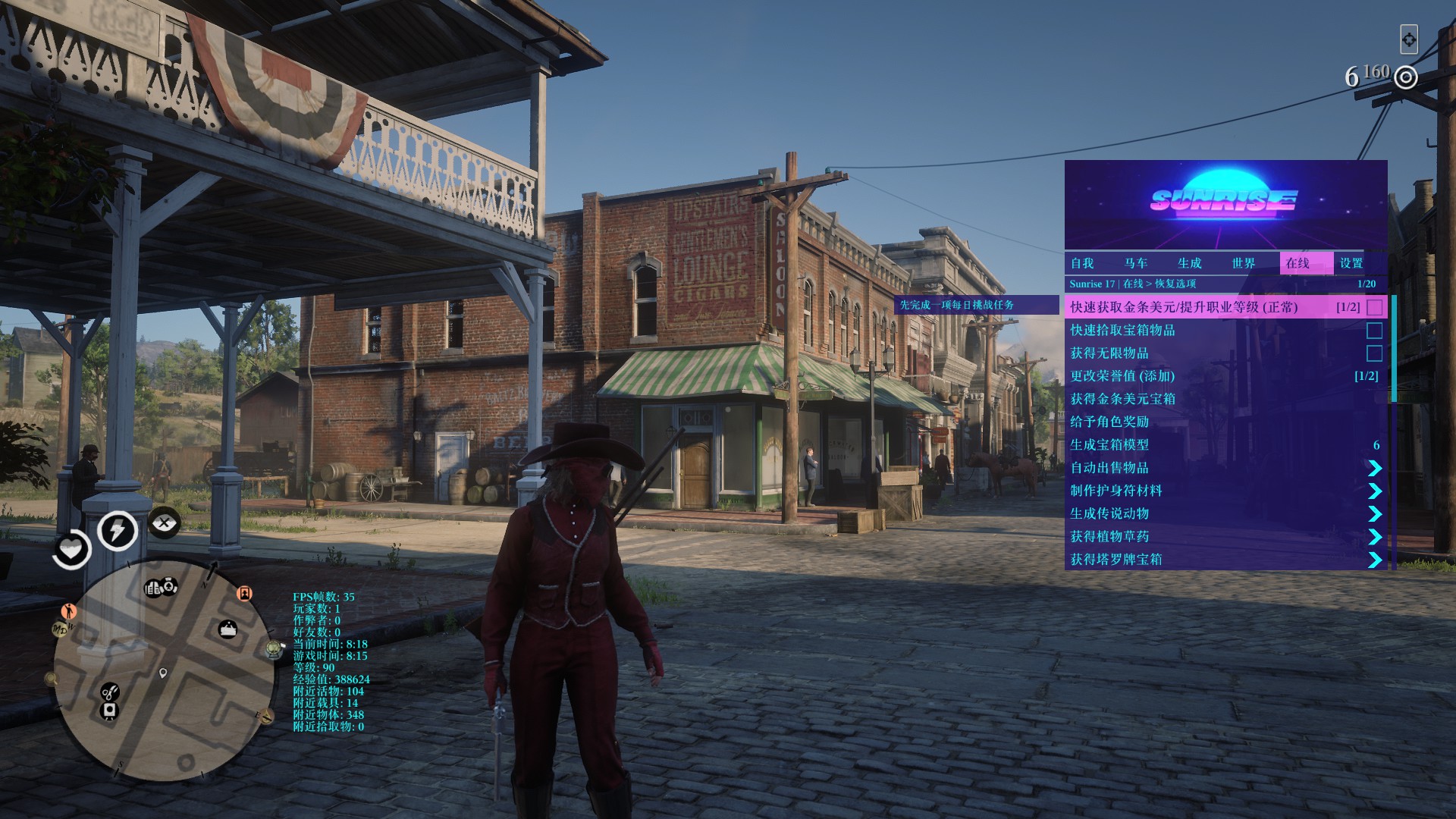Toggle 快速获取金条美元 checkbox
The height and width of the screenshot is (819, 1456).
pos(1374,307)
